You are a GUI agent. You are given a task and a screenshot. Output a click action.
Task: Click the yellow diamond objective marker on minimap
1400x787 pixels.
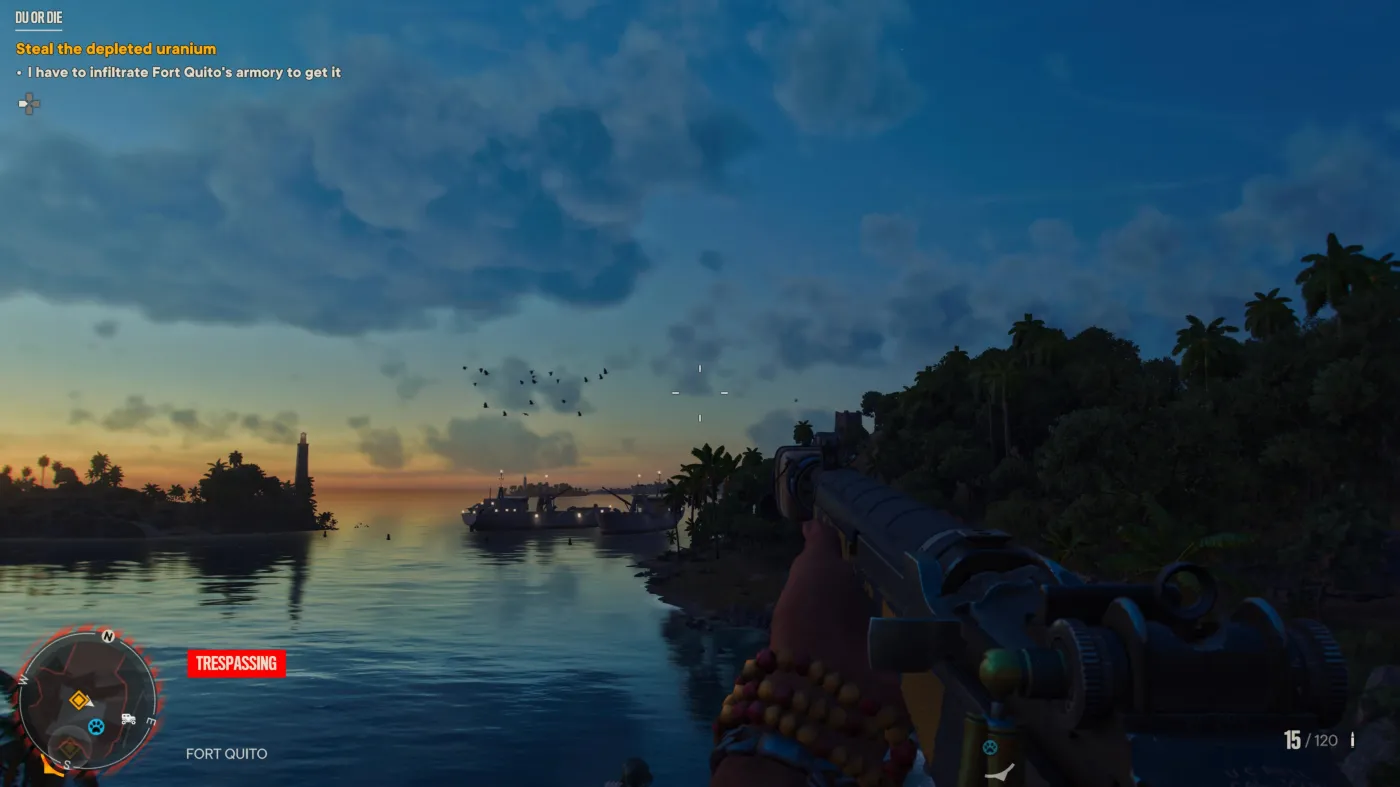click(78, 700)
